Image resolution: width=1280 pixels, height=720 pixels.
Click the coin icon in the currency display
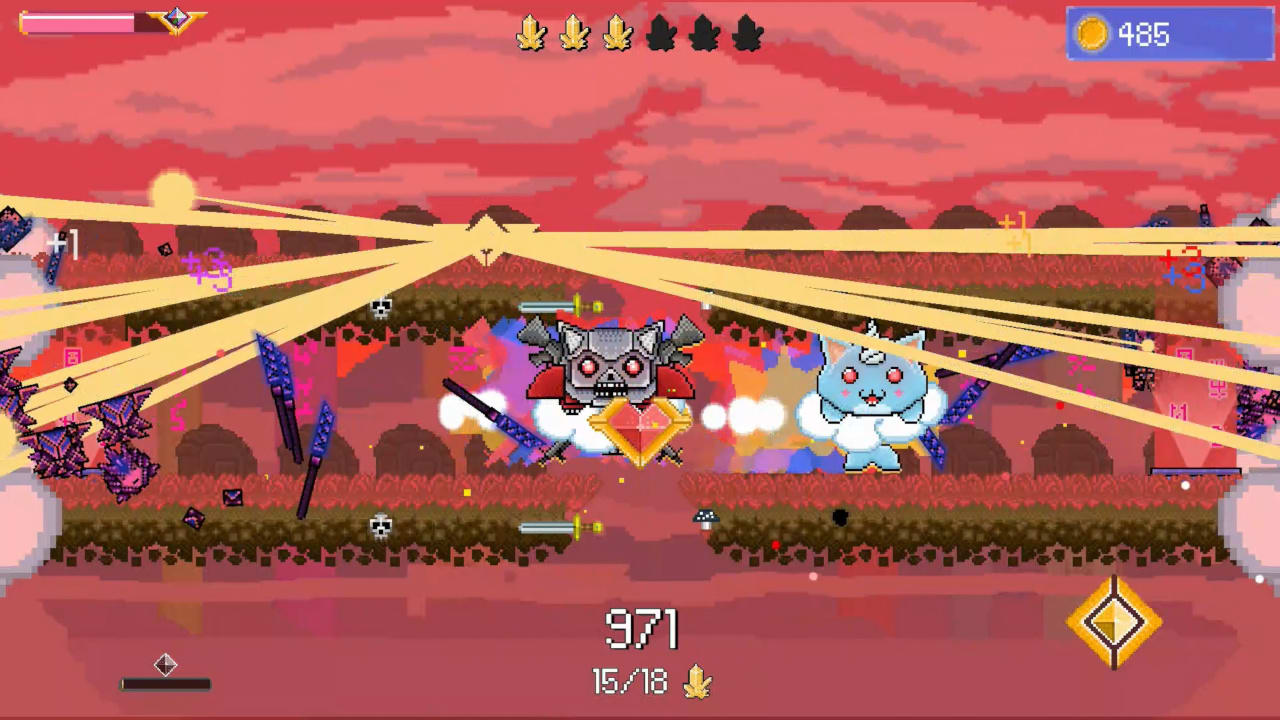pos(1092,34)
